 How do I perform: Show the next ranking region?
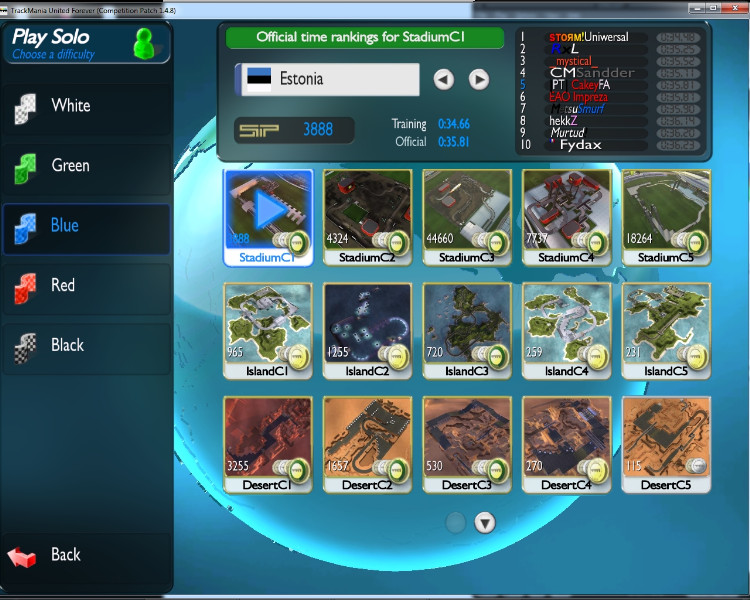pos(479,79)
